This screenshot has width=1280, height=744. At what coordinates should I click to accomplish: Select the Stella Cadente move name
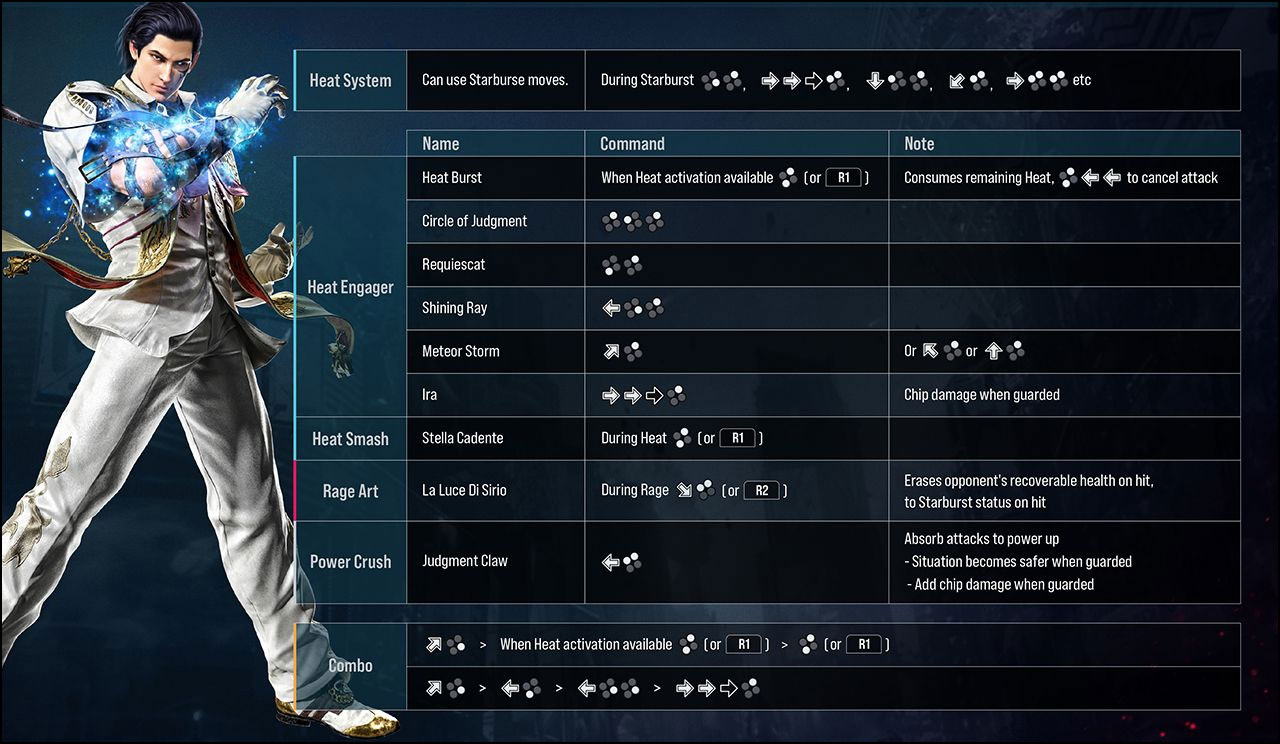(465, 438)
